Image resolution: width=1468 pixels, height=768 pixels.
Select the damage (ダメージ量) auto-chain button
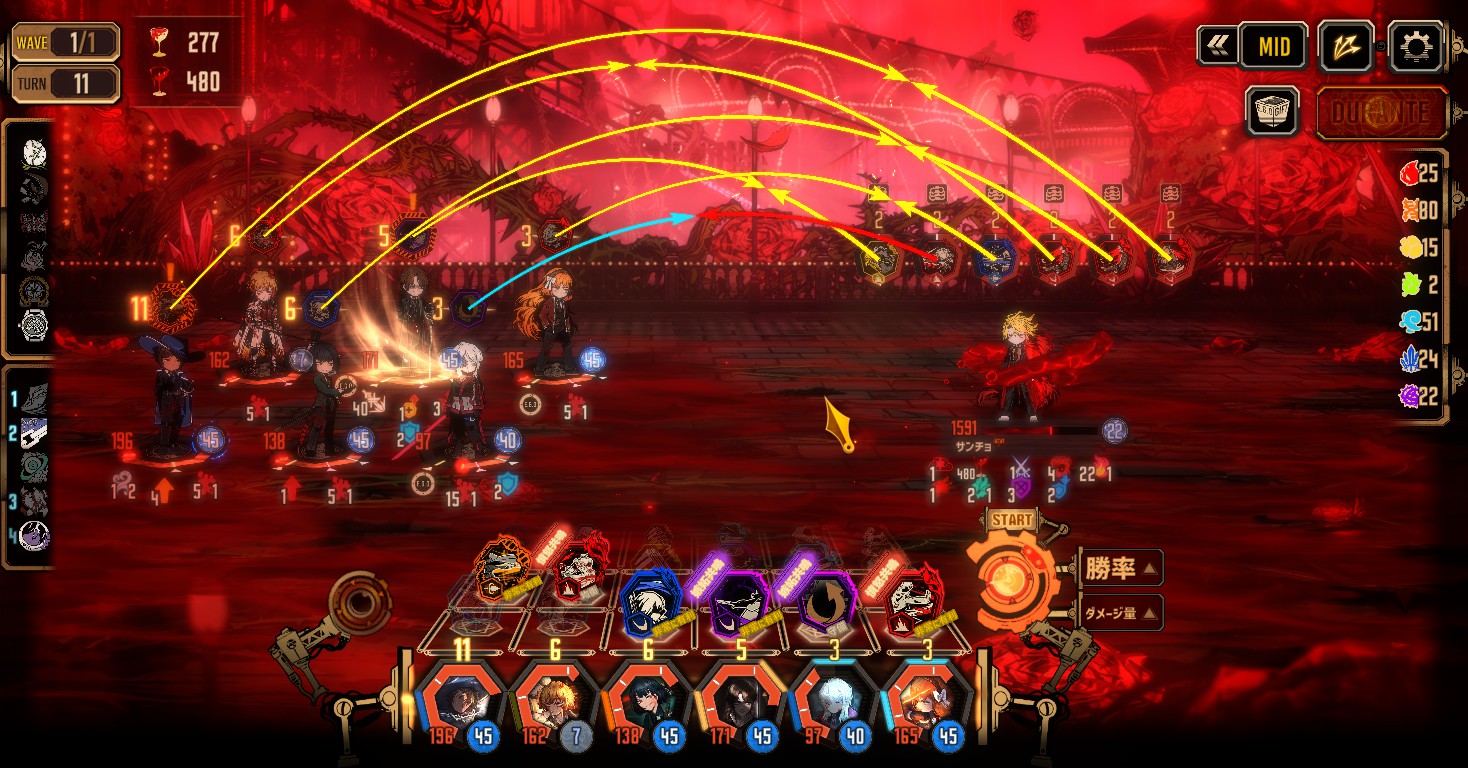tap(1120, 612)
